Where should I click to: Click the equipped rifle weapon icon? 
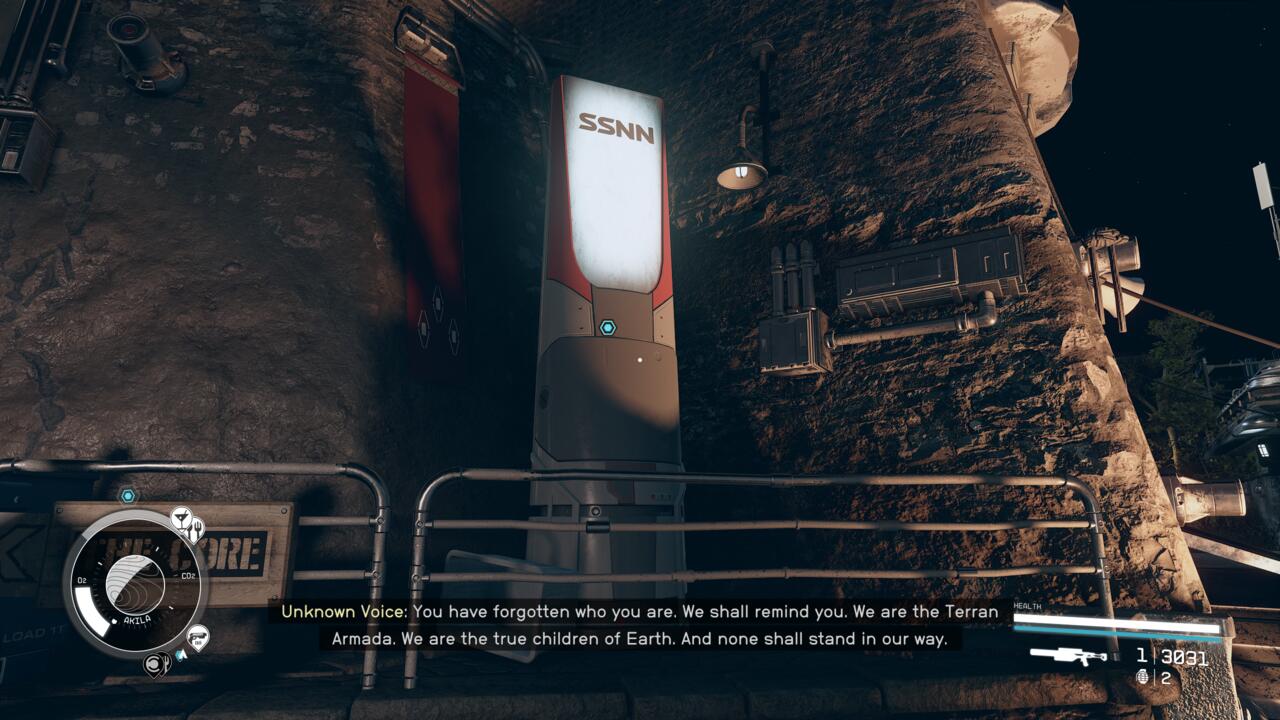[1068, 656]
